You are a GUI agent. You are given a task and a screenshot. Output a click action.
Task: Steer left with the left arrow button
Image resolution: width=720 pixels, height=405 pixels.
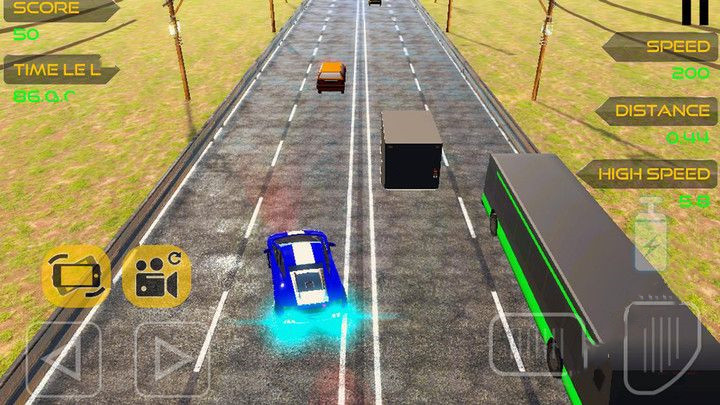[62, 357]
